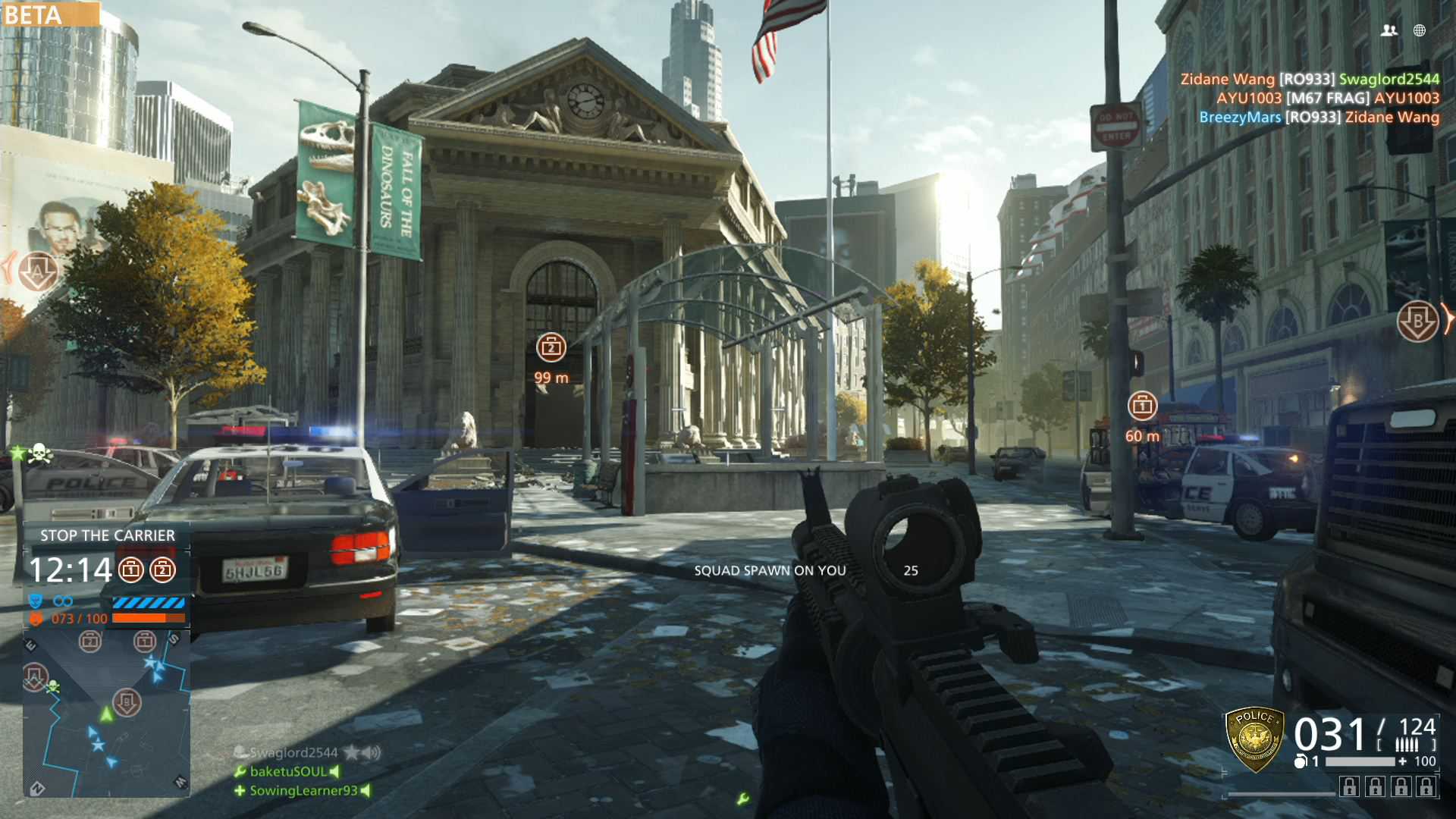Click bag 2 icon beside the match timer
This screenshot has width=1456, height=819.
162,570
